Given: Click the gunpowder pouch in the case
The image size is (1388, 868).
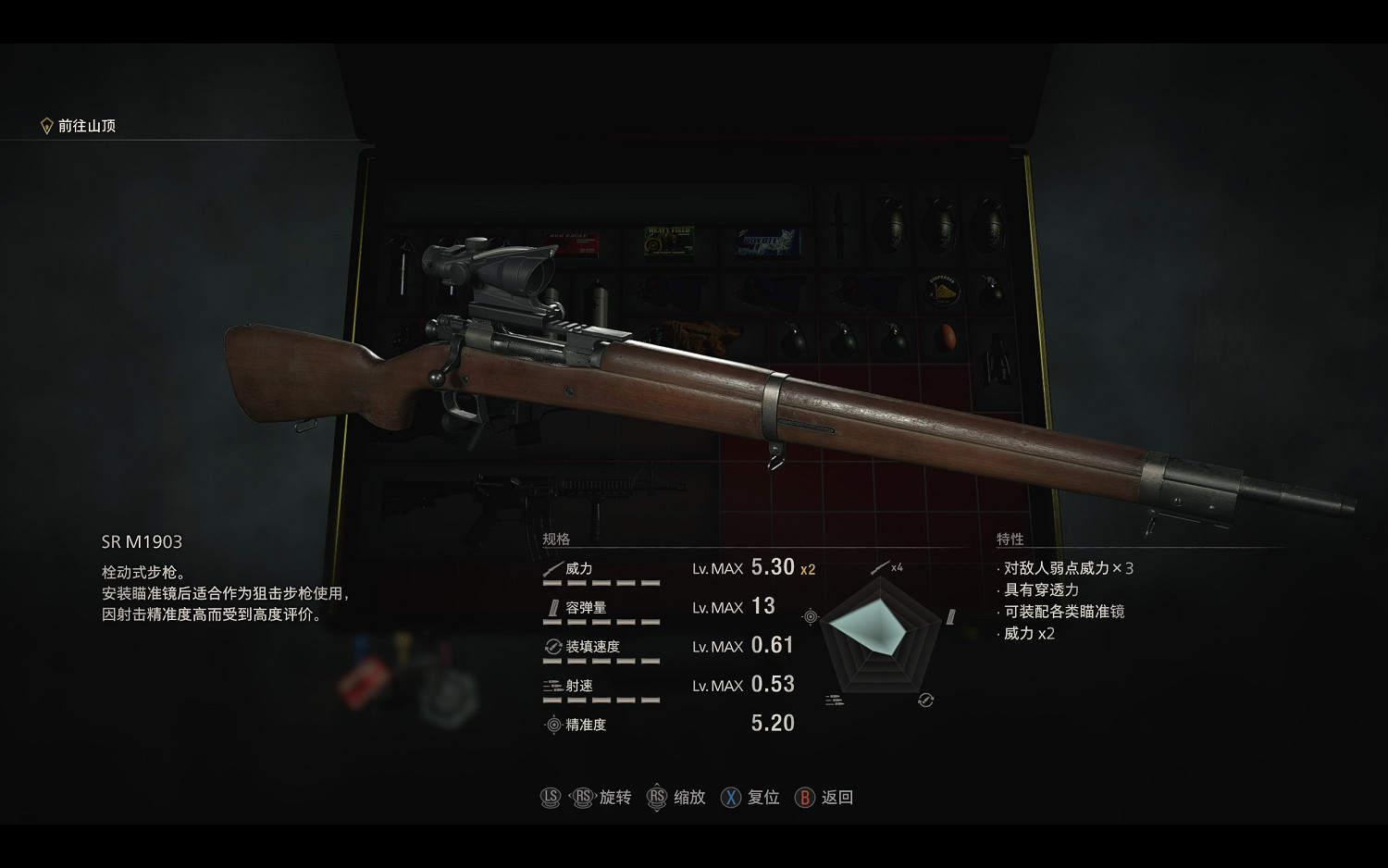Looking at the screenshot, I should point(940,291).
